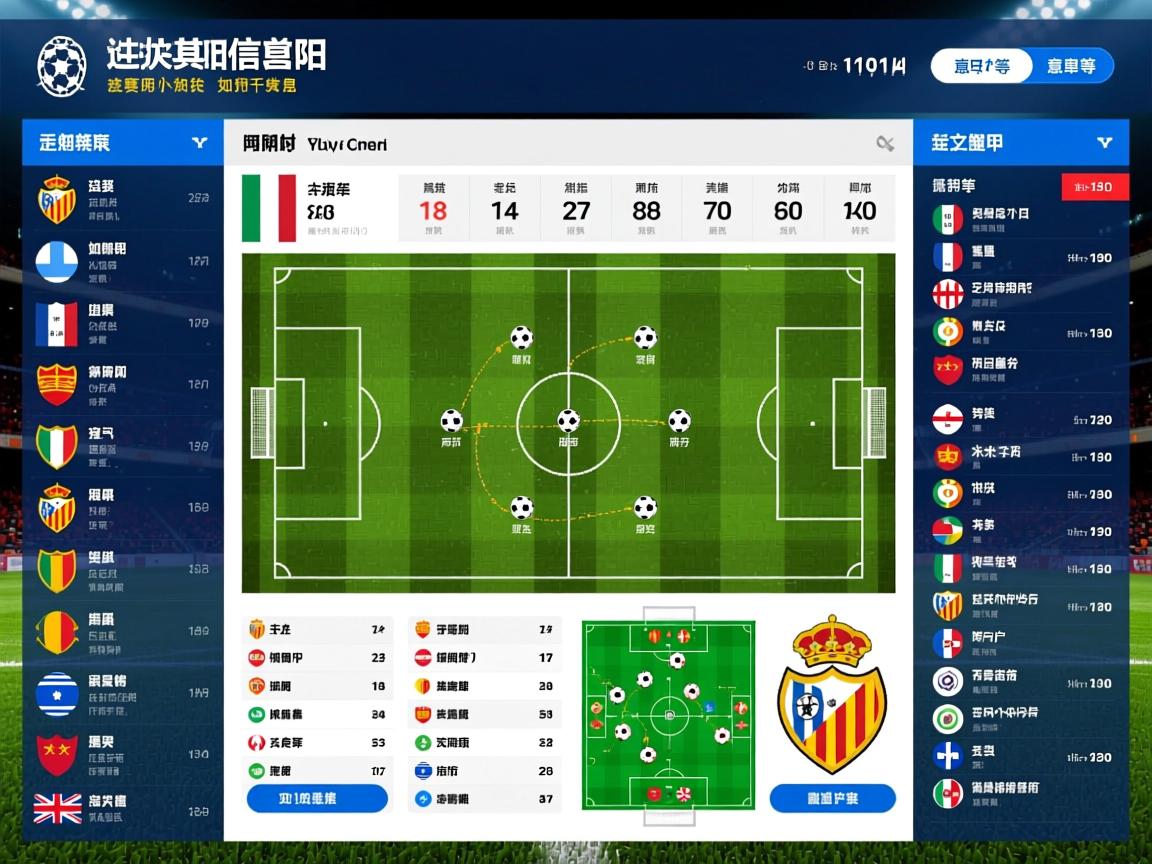Screen dimensions: 1152x864
Task: Expand the right panel header dropdown arrow
Action: point(1104,143)
